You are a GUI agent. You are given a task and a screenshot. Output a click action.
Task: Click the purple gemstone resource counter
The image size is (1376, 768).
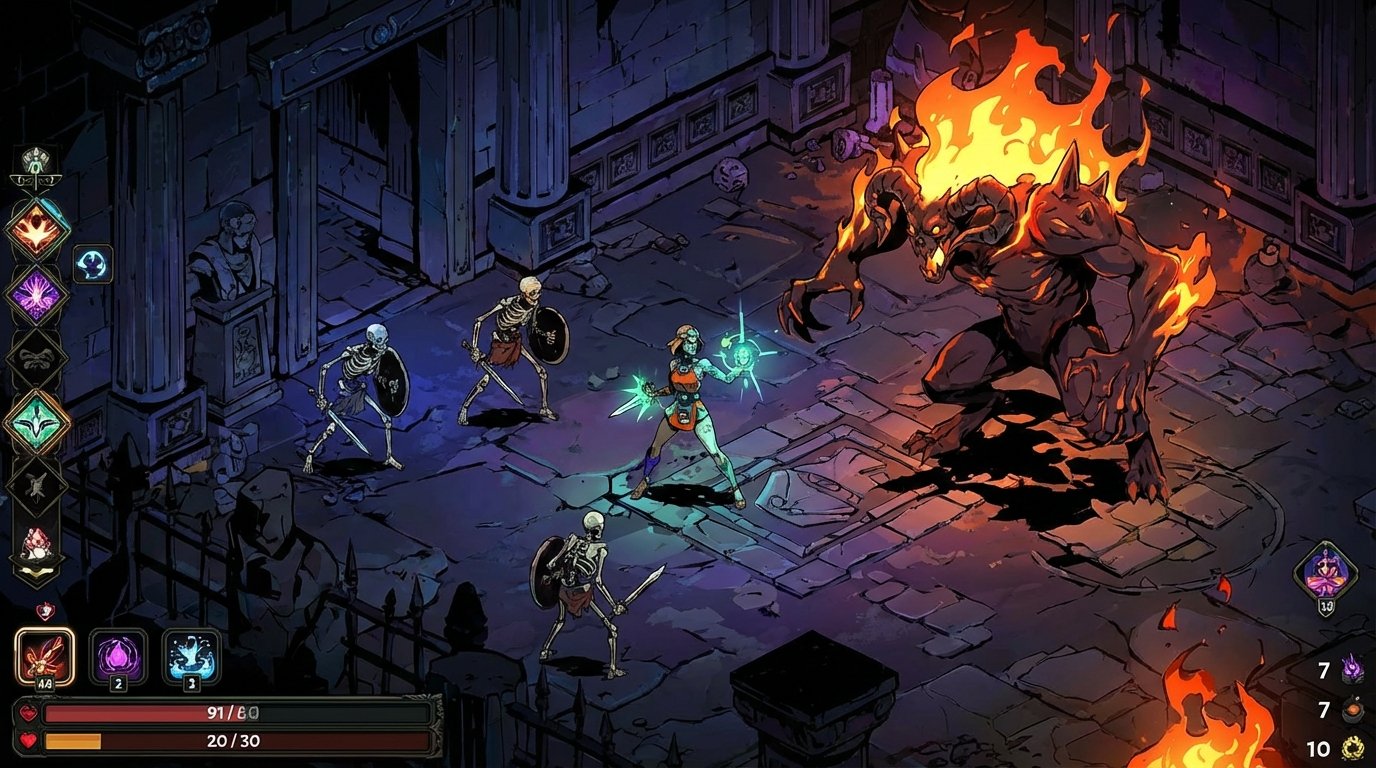[x=1352, y=669]
